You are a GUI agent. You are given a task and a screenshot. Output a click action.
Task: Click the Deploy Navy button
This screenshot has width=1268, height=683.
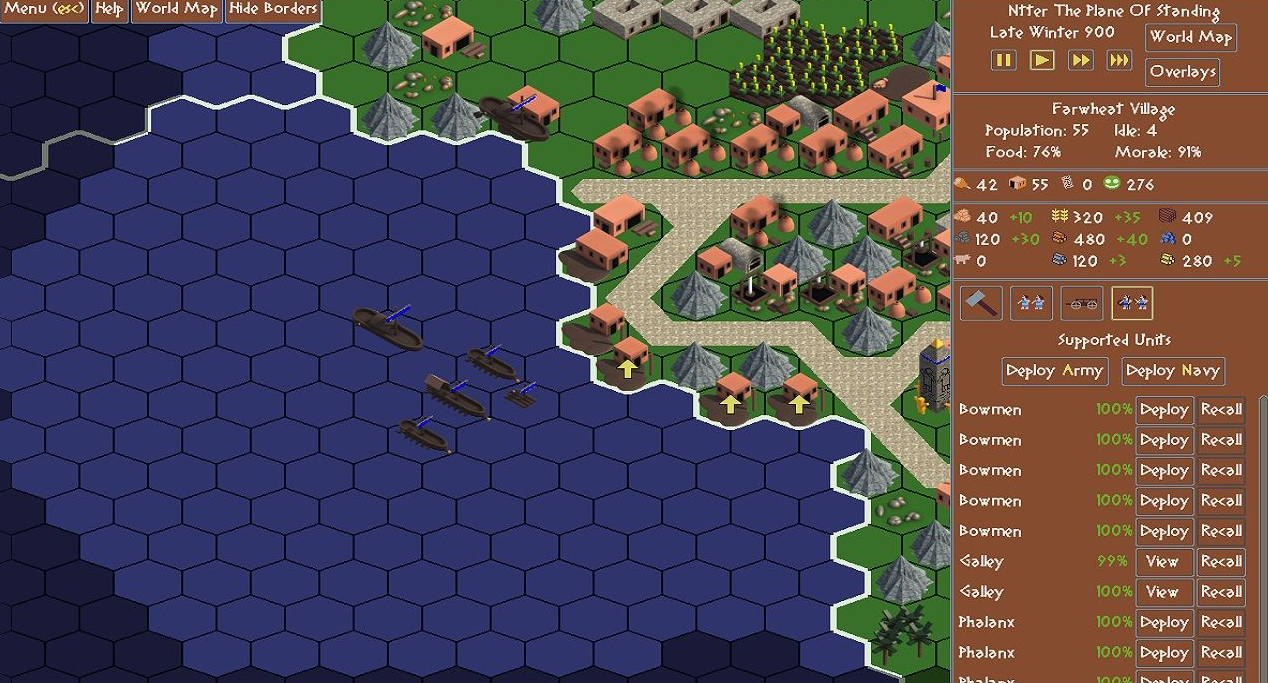1172,371
